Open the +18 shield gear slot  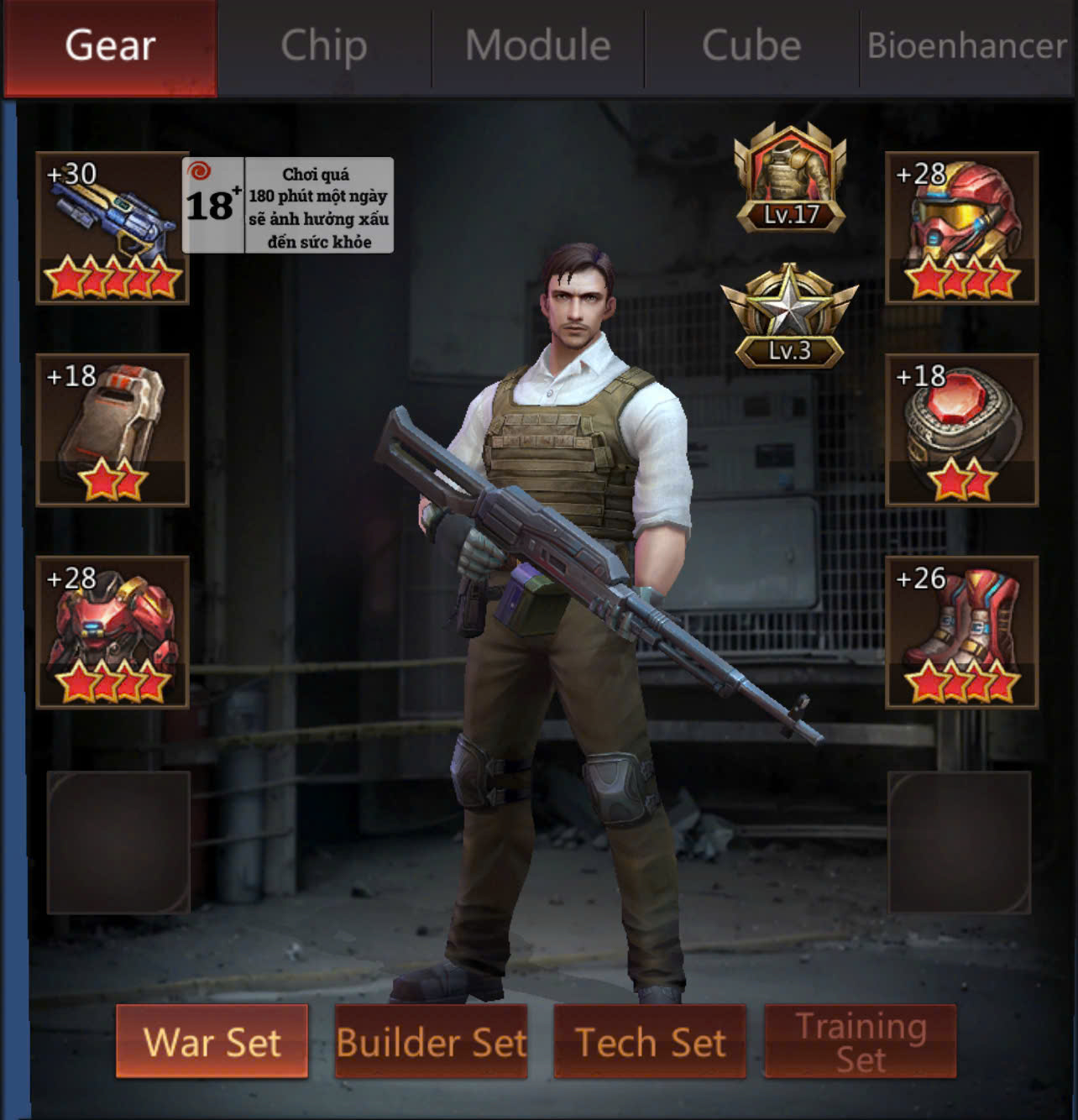coord(113,430)
